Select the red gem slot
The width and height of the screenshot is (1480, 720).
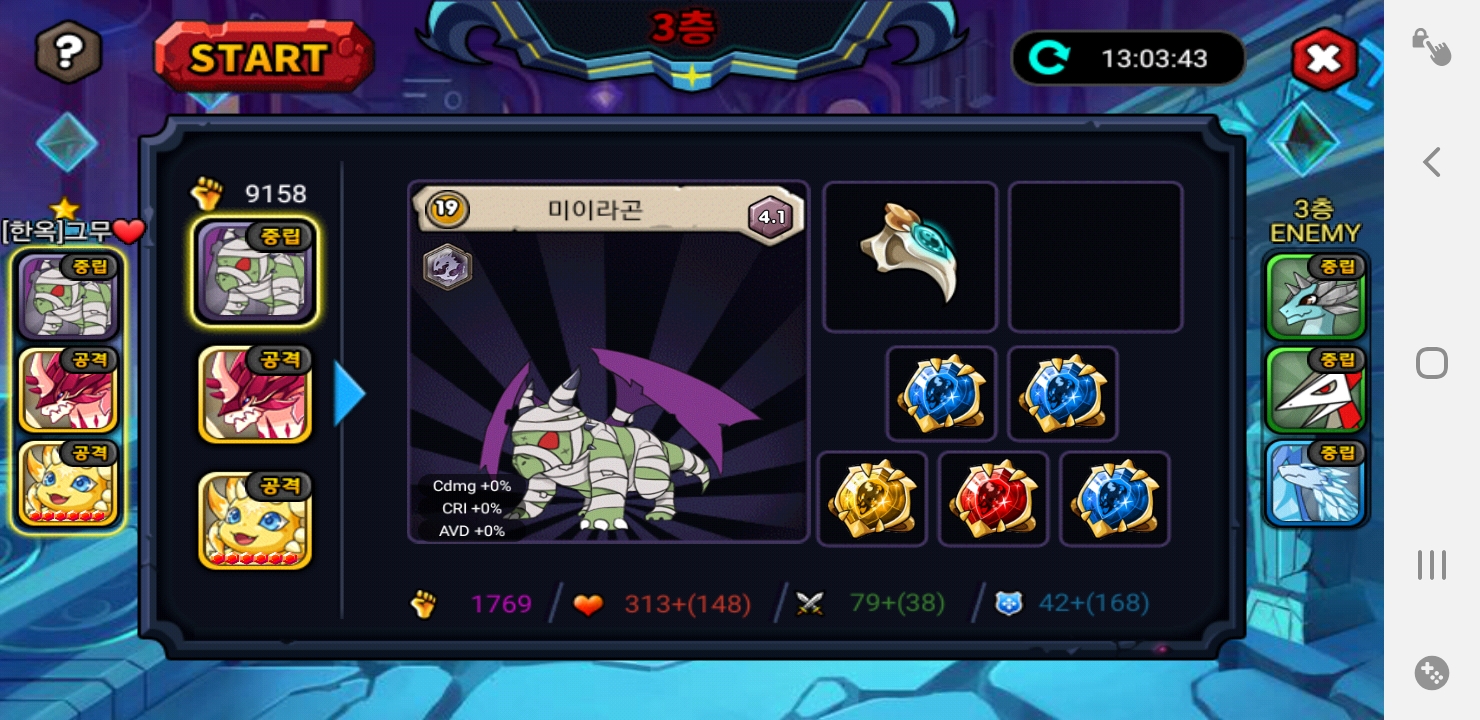click(993, 499)
